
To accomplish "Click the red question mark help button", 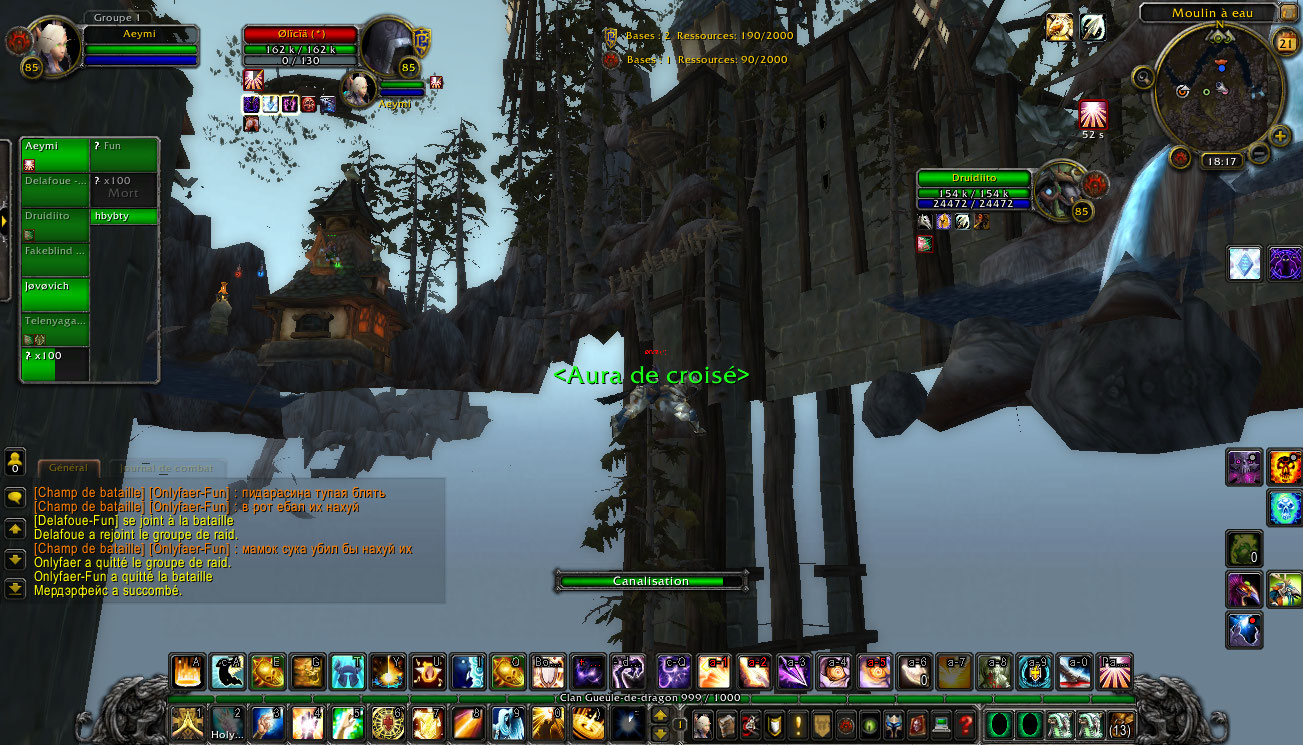I will 964,724.
